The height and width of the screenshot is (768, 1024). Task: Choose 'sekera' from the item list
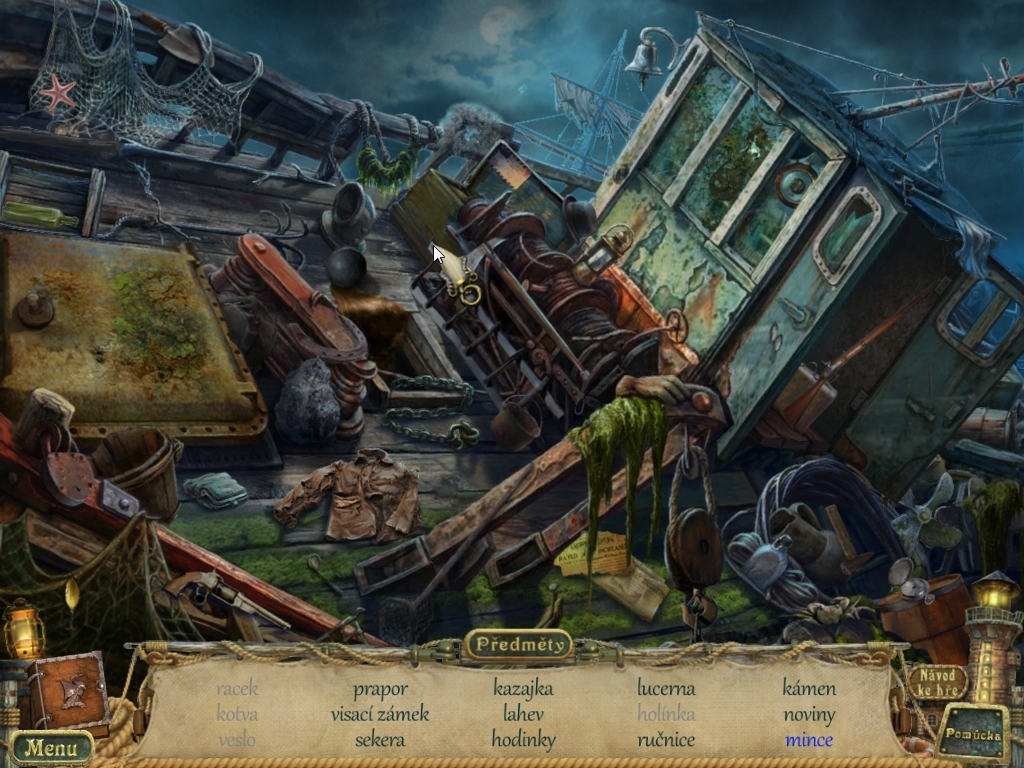tap(380, 740)
